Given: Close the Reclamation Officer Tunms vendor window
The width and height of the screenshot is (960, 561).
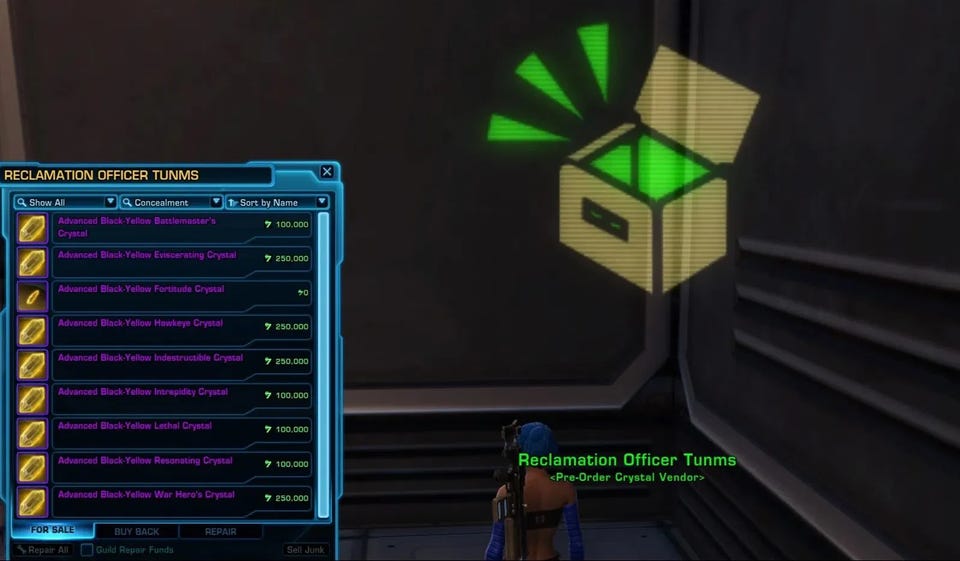Looking at the screenshot, I should pyautogui.click(x=327, y=172).
